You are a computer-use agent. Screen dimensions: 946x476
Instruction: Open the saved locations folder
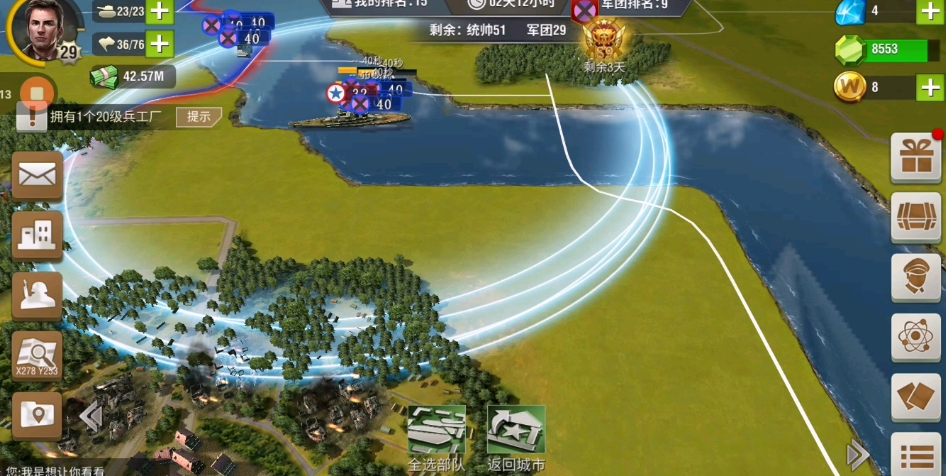[37, 415]
